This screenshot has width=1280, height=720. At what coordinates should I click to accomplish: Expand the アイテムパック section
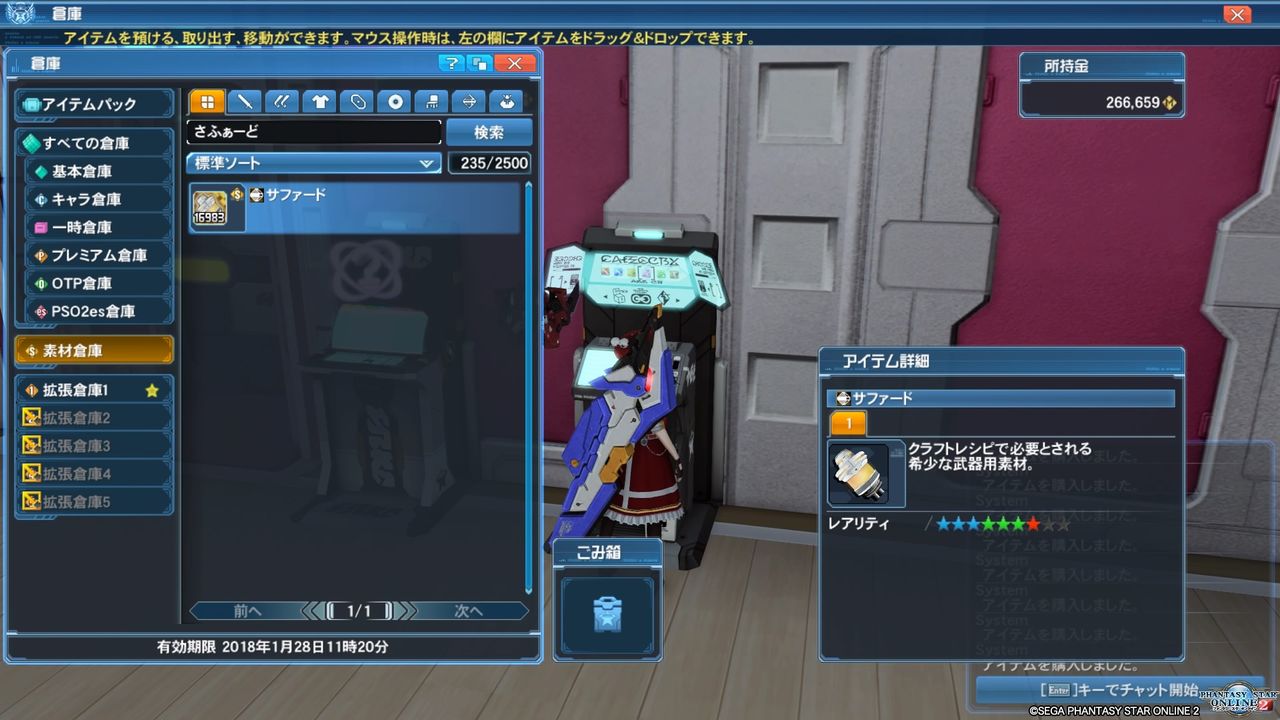coord(93,103)
